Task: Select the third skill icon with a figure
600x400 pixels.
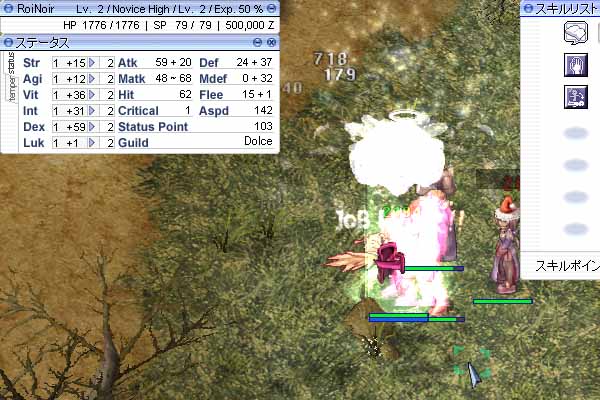Action: tap(574, 96)
